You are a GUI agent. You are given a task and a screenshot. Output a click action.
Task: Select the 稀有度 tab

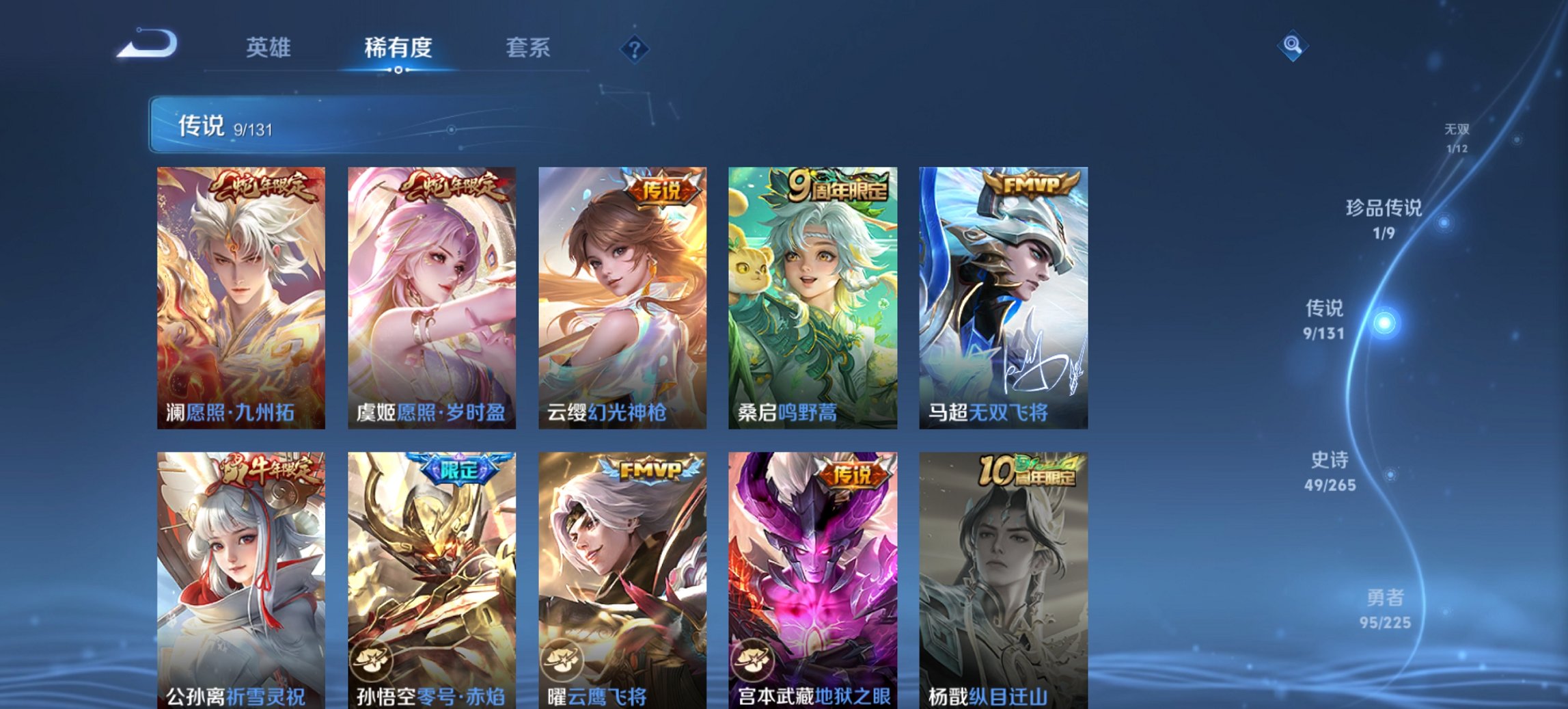(398, 49)
